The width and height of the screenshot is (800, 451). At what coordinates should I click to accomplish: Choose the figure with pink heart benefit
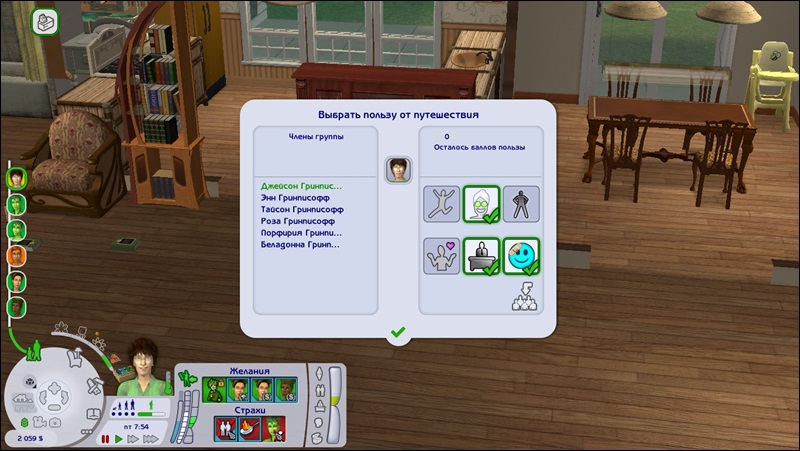point(441,255)
